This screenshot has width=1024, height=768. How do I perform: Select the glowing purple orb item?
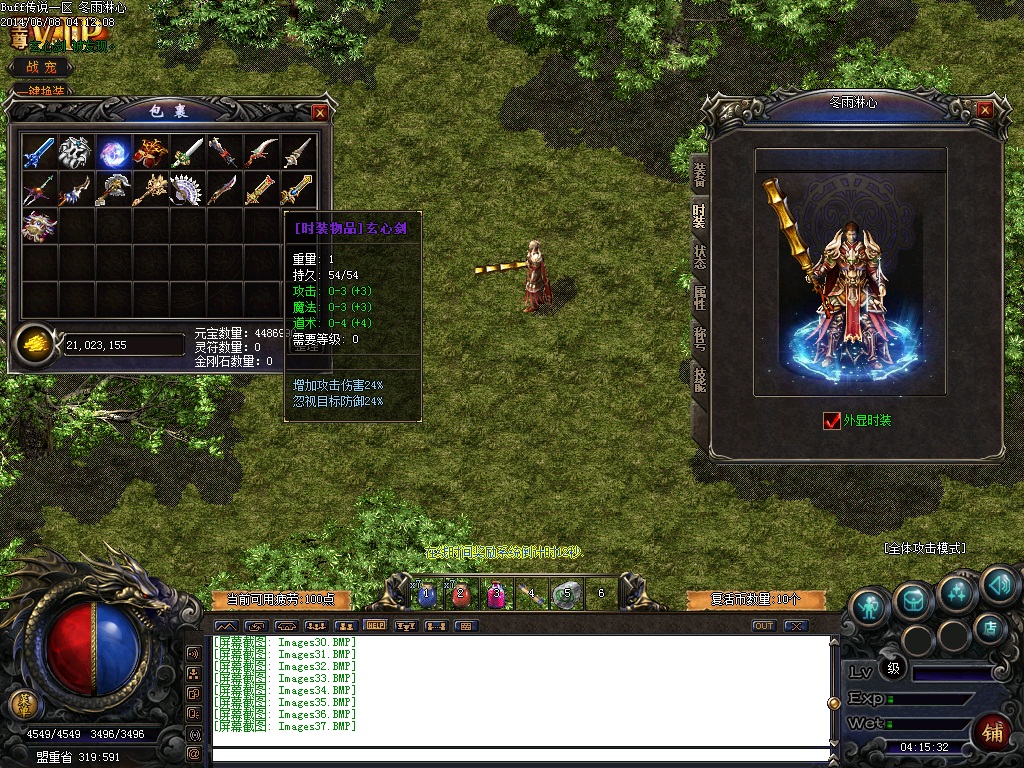point(113,152)
